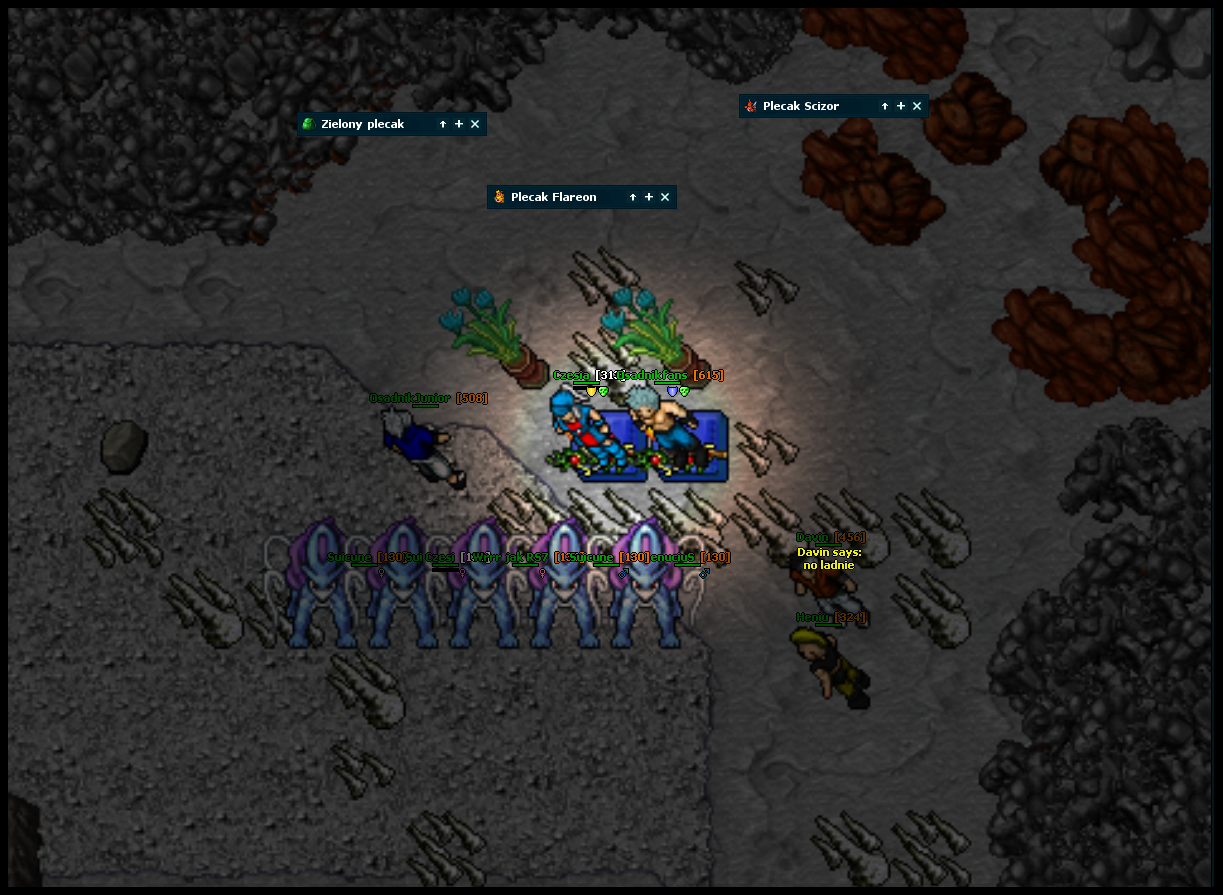Screen dimensions: 1223x895
Task: Maximize Plecak Flareon using its plus button
Action: (649, 197)
